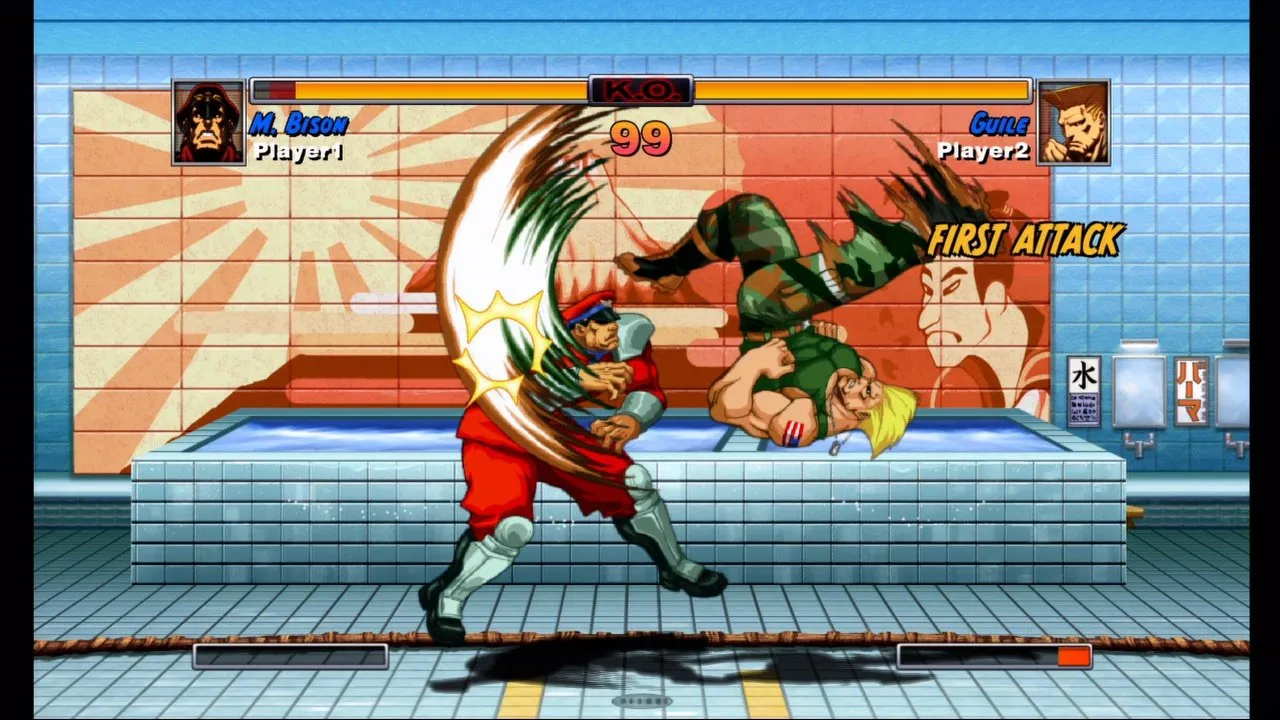Viewport: 1280px width, 720px height.
Task: Select the M. Bison name label
Action: pyautogui.click(x=297, y=124)
